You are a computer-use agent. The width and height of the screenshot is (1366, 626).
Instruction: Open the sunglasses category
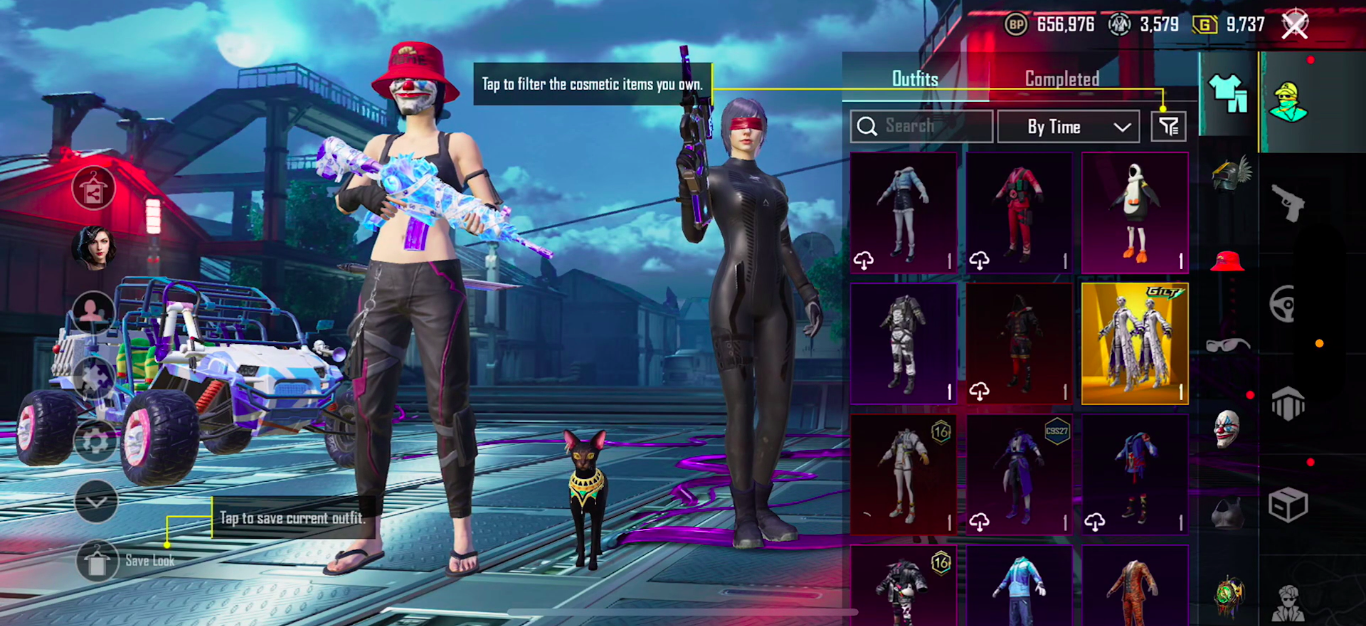pos(1228,346)
